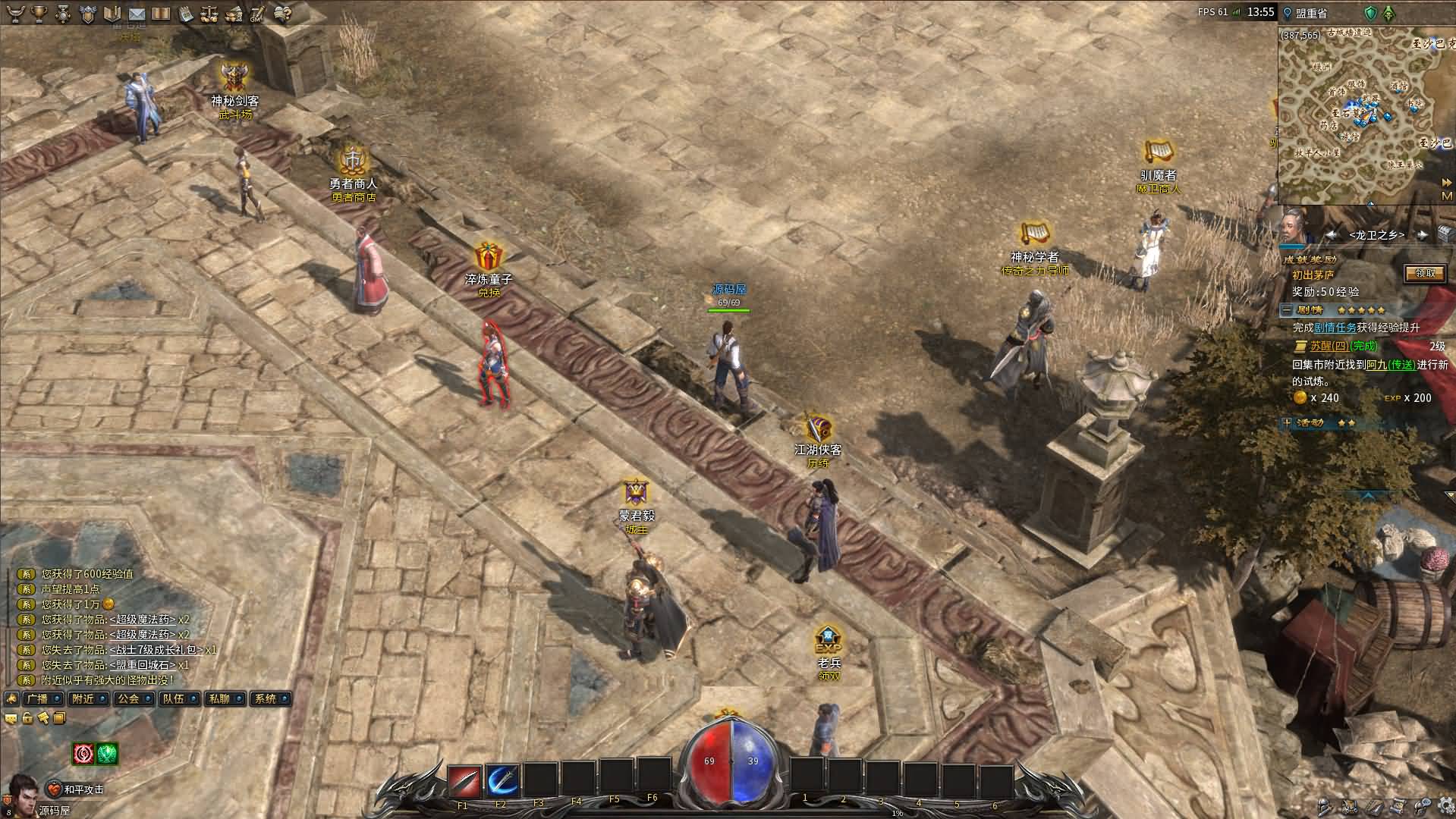Open the golden trophy achievements icon
Screen dimensions: 1456x819
tap(39, 14)
